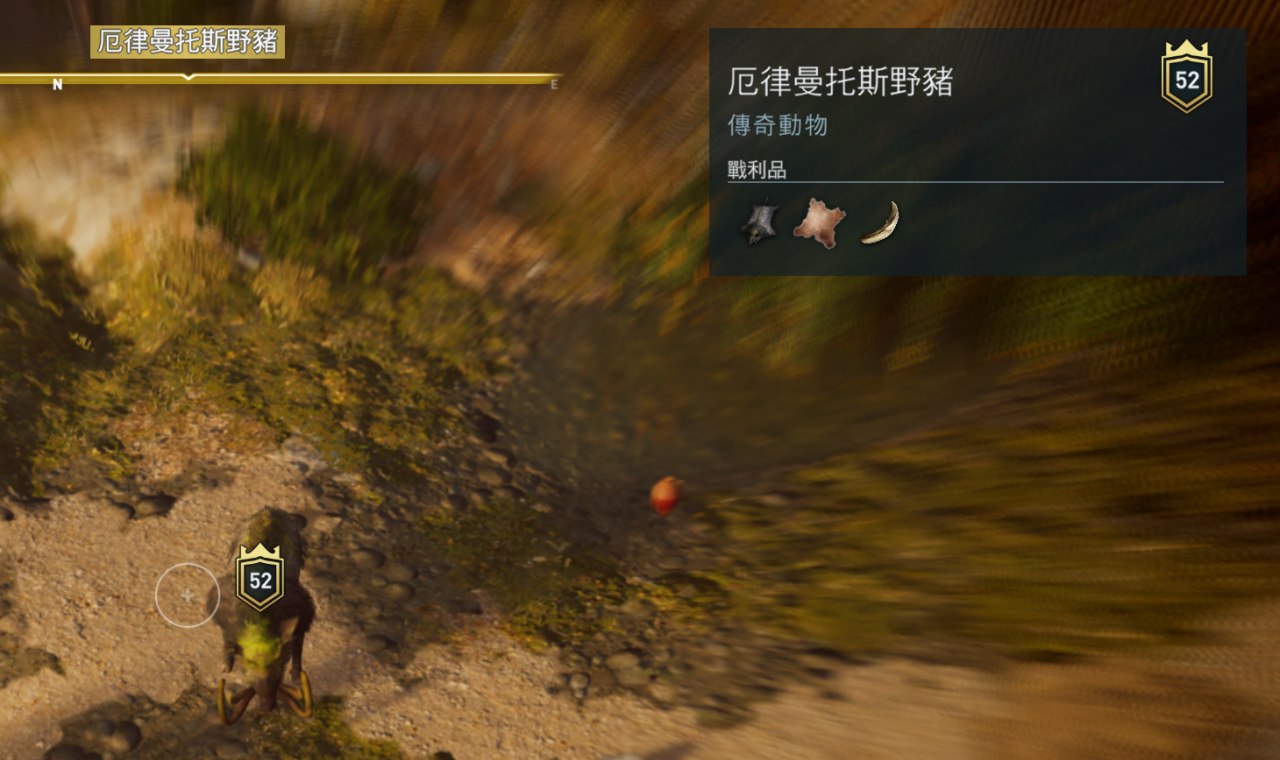
Task: Select the dark hide loot icon
Action: (x=759, y=222)
